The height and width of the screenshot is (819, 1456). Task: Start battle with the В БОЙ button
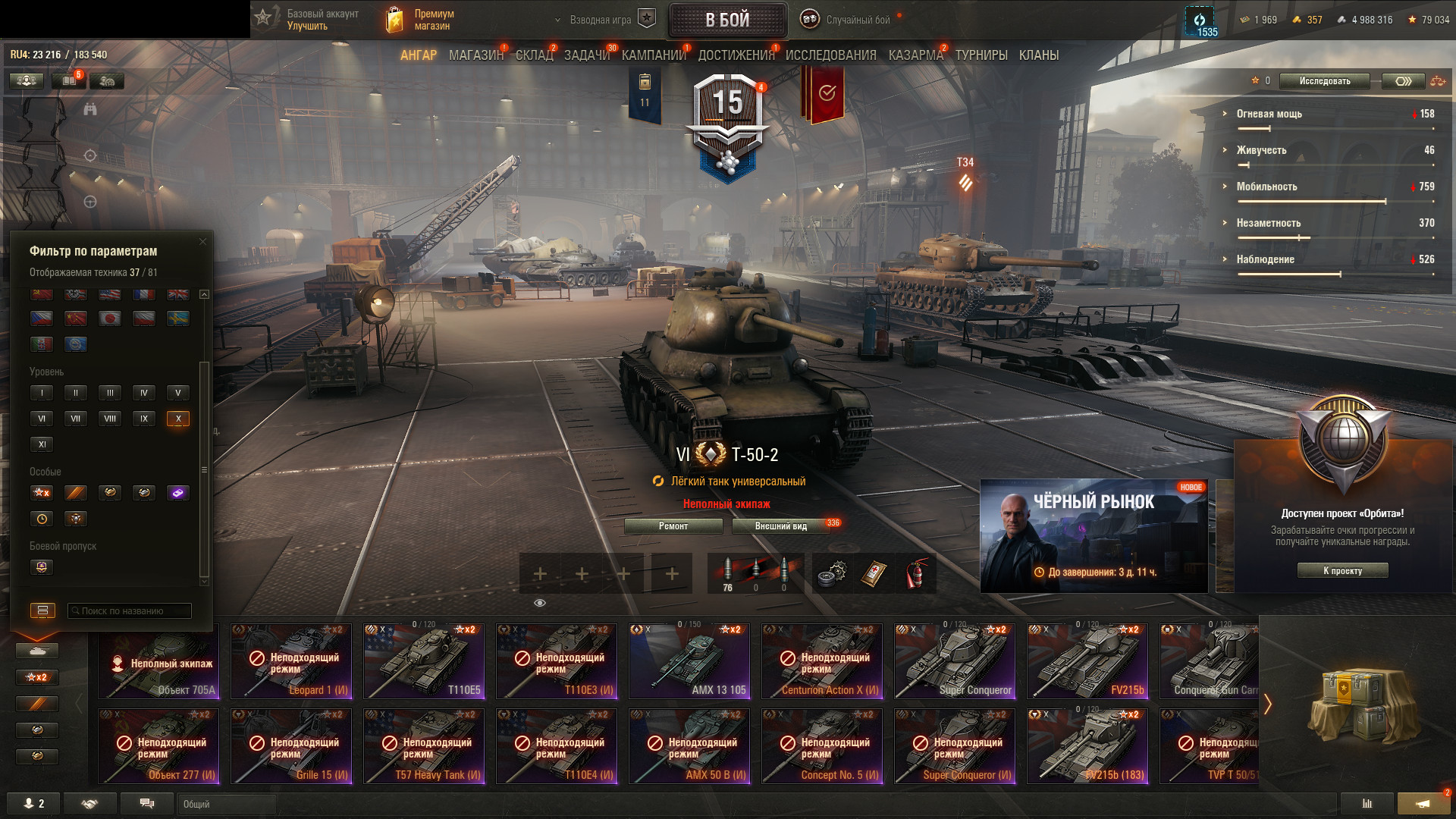point(727,20)
